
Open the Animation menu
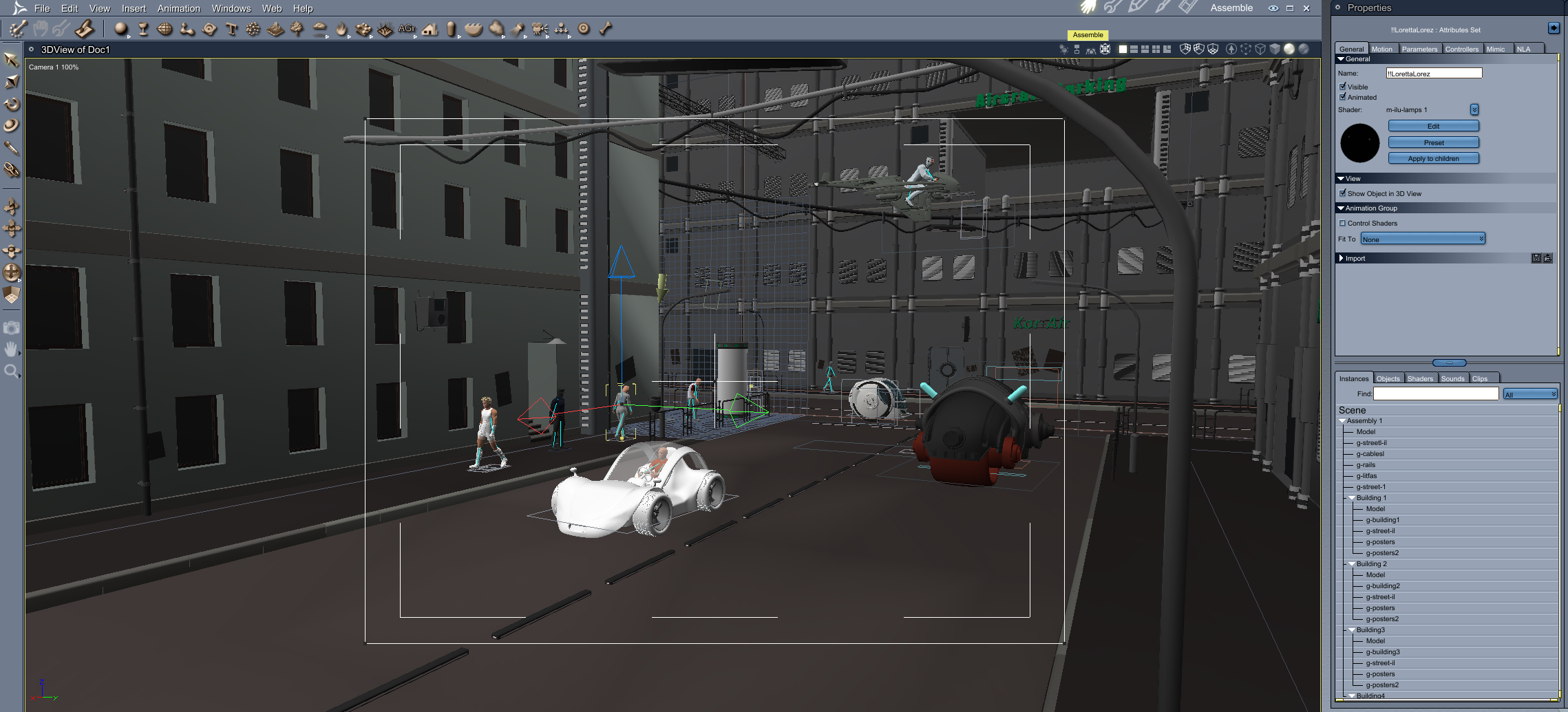tap(178, 8)
